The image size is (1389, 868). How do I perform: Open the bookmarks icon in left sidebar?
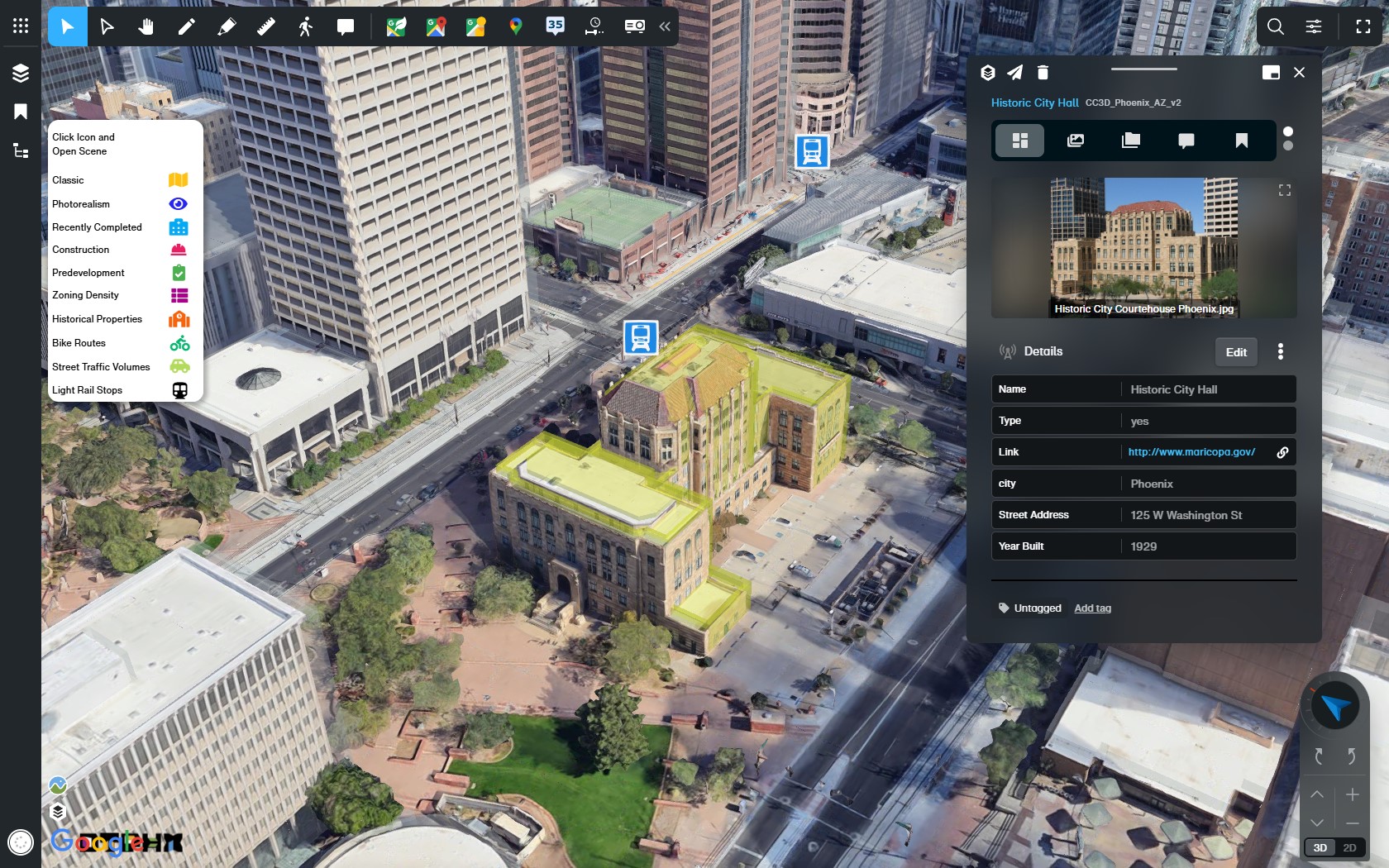pyautogui.click(x=21, y=112)
